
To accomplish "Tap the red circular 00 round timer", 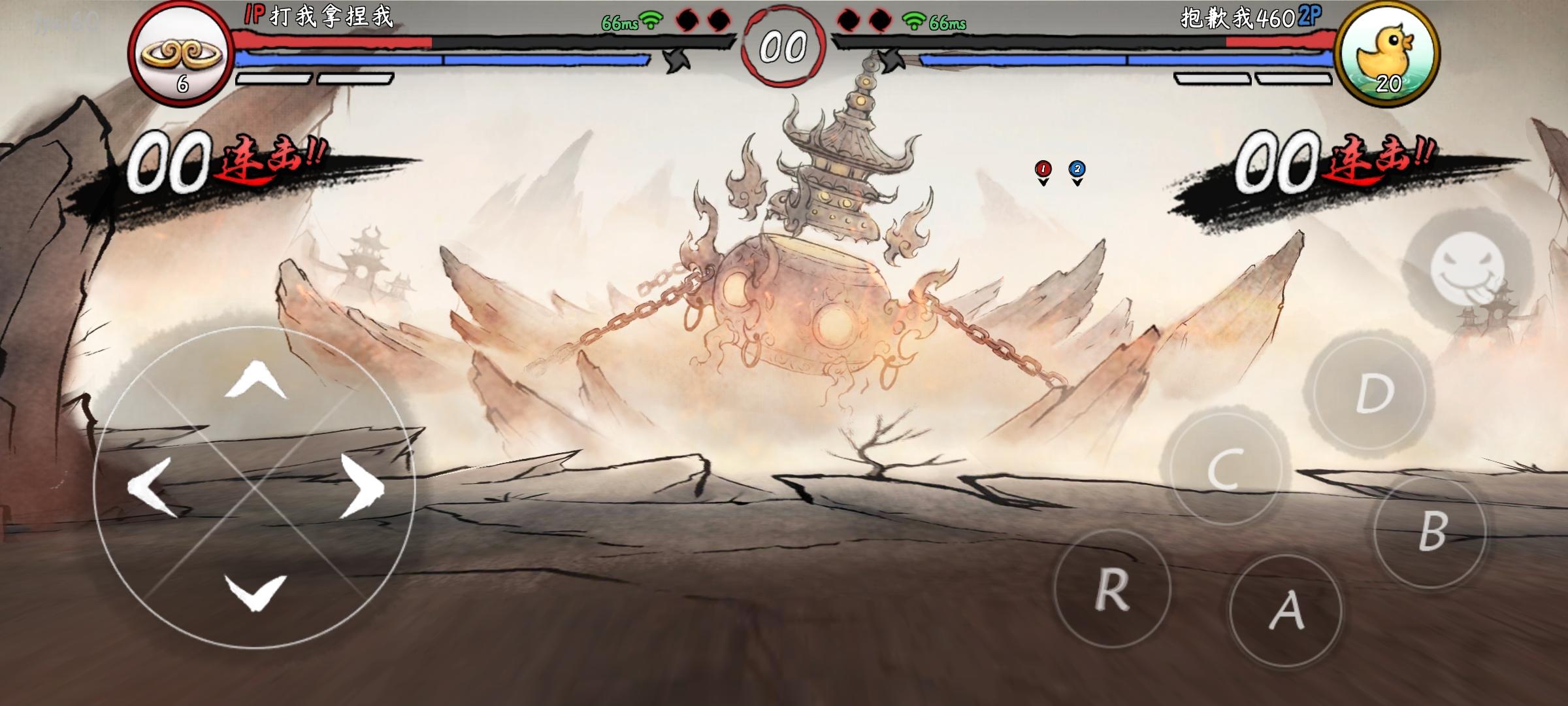I will pyautogui.click(x=784, y=44).
